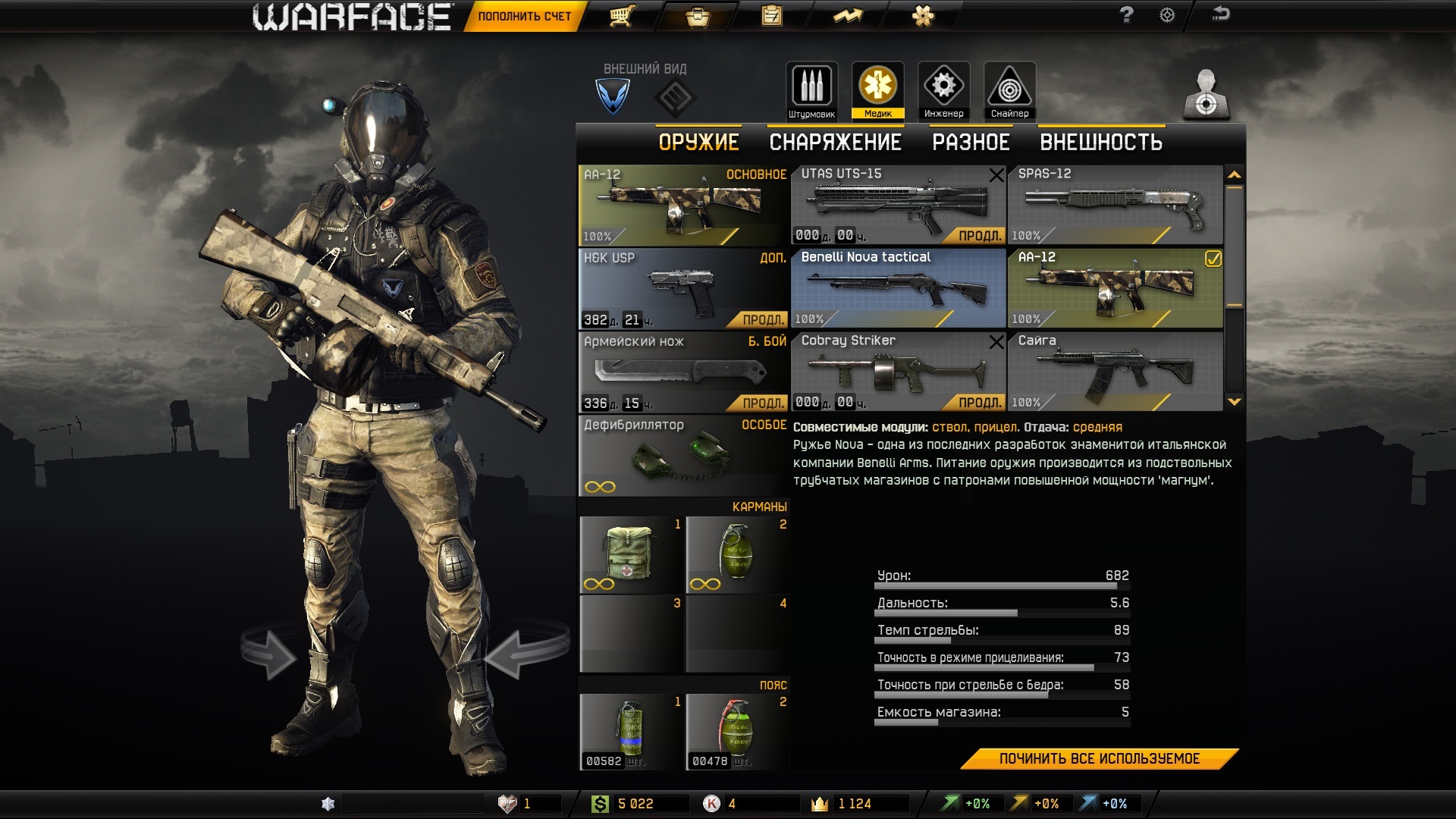Click the ПОПОЛНИТЬ СЧЕТ button
This screenshot has height=819, width=1456.
click(524, 16)
